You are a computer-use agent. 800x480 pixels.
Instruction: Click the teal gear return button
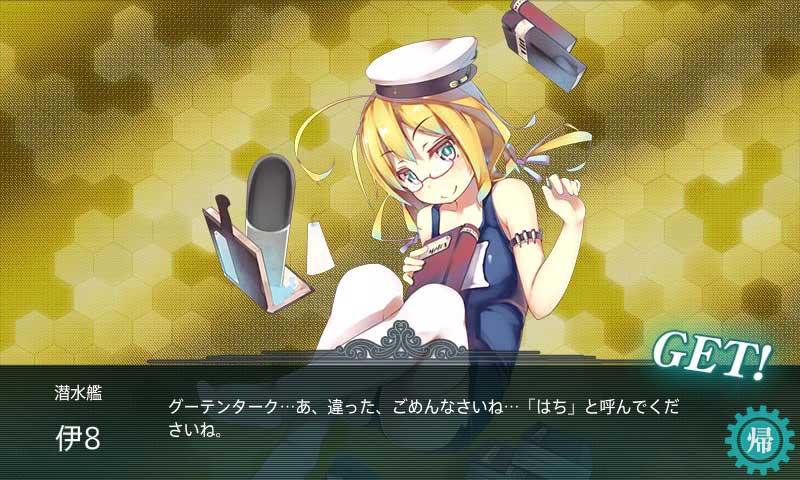(x=758, y=439)
